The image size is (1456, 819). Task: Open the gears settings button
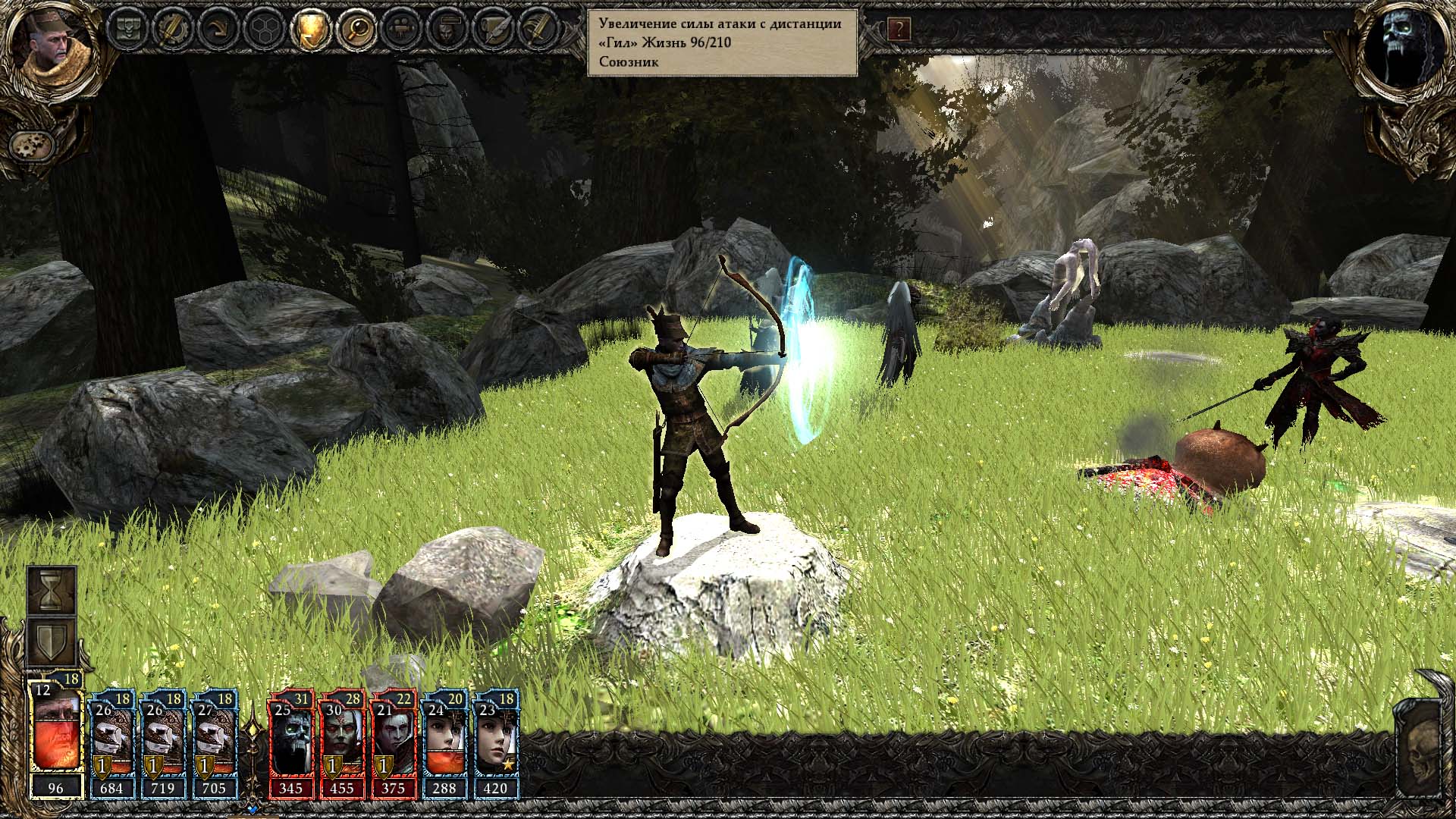point(31,144)
